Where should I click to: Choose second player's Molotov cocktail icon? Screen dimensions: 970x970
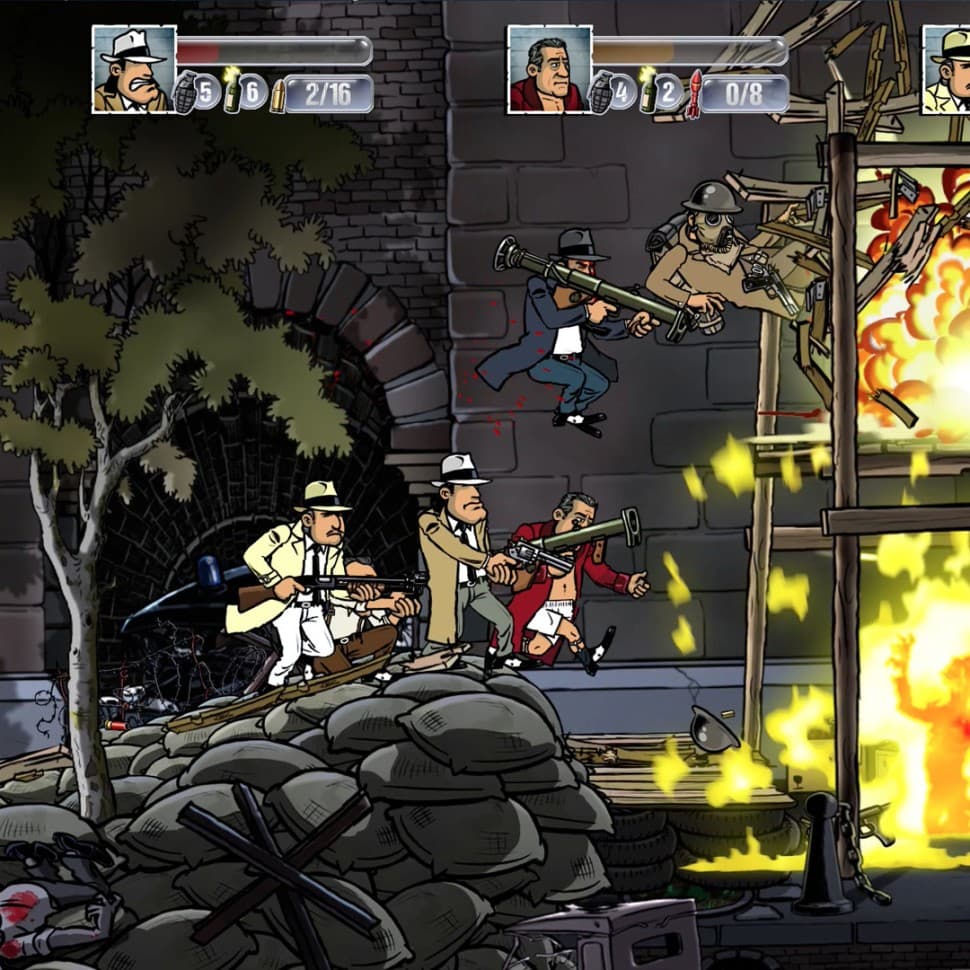pyautogui.click(x=647, y=92)
